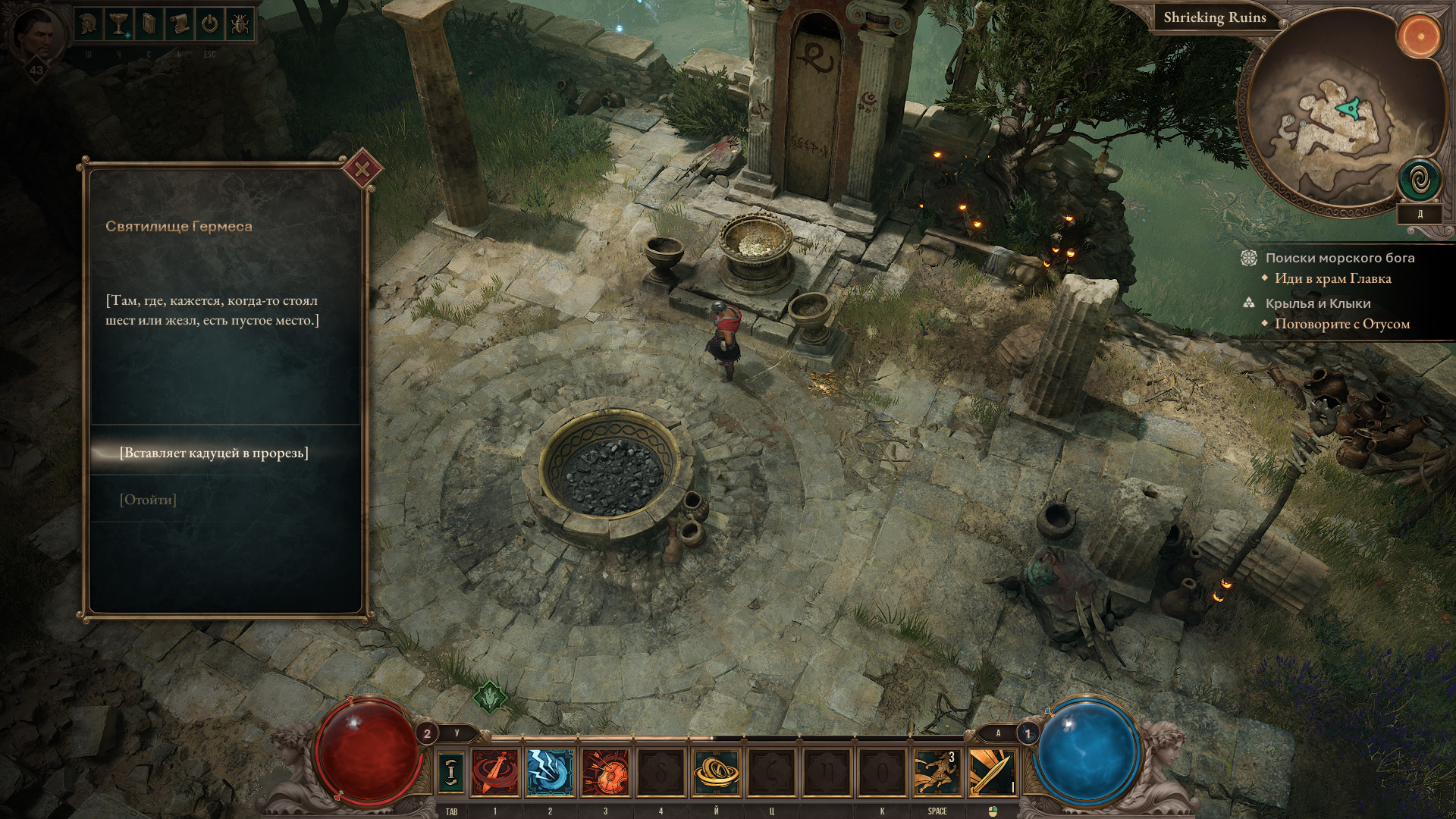Close the Святилище Гермеса dialogue panel

point(362,169)
